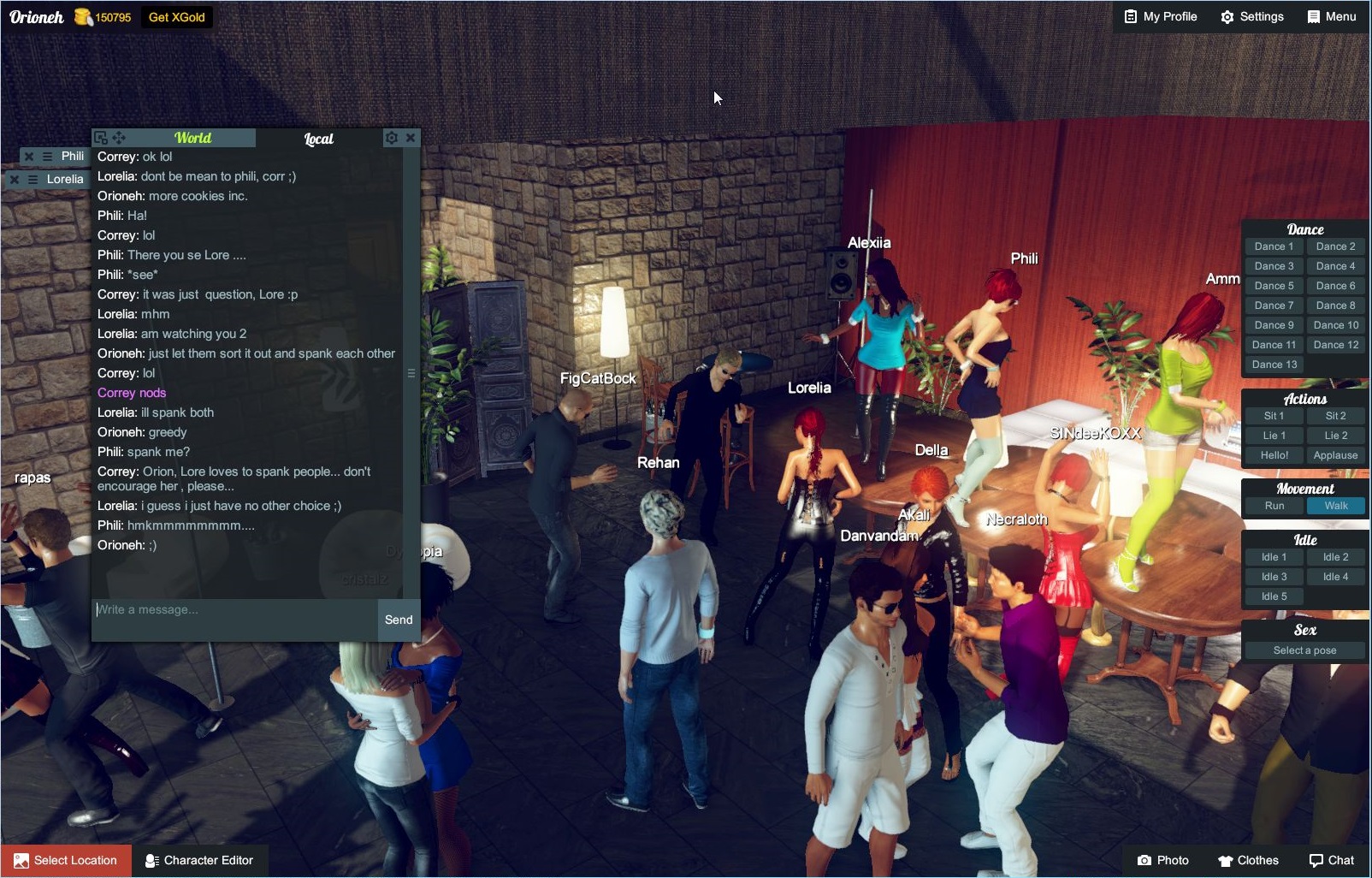Switch to the Local chat tab
Viewport: 1372px width, 878px height.
[319, 138]
